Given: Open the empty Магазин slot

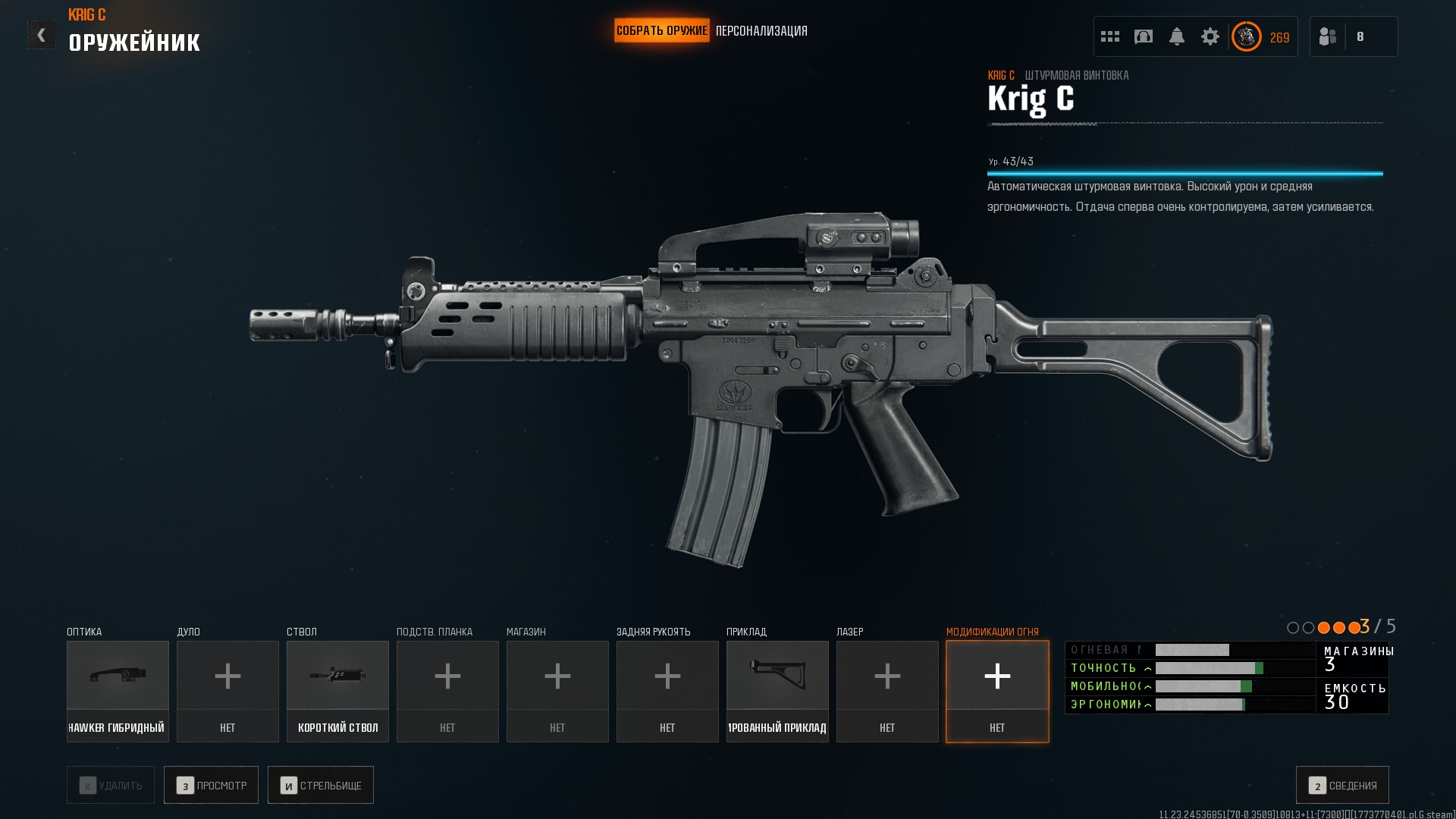Looking at the screenshot, I should [557, 691].
